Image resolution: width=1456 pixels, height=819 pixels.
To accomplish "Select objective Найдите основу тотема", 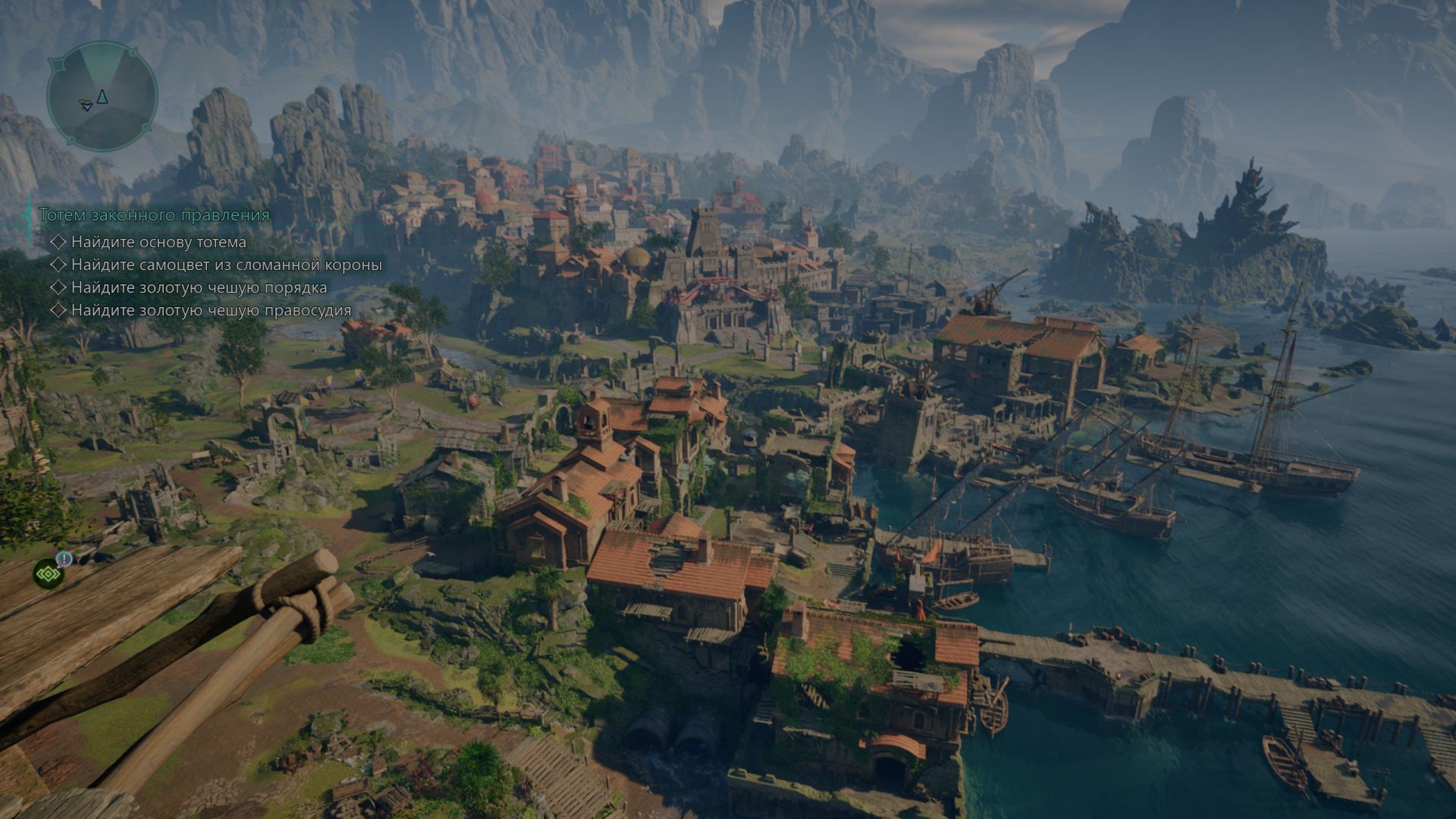I will pyautogui.click(x=158, y=242).
